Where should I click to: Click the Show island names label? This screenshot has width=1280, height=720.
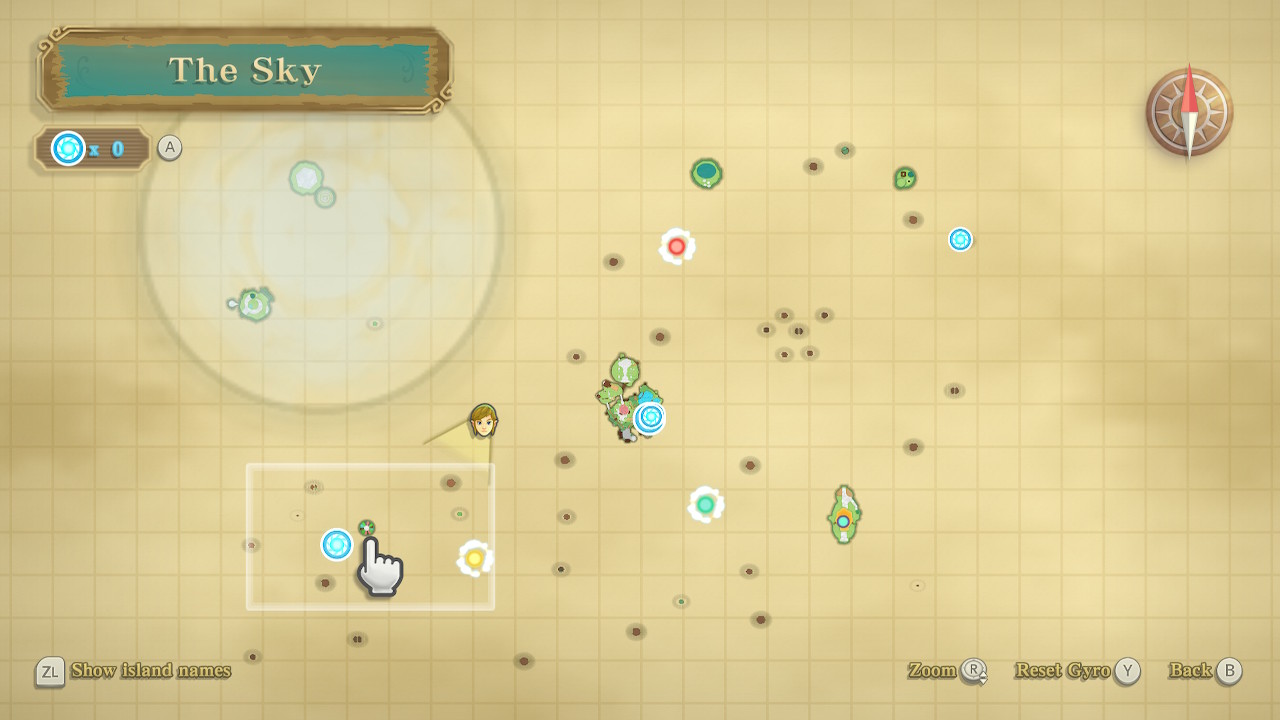point(150,670)
